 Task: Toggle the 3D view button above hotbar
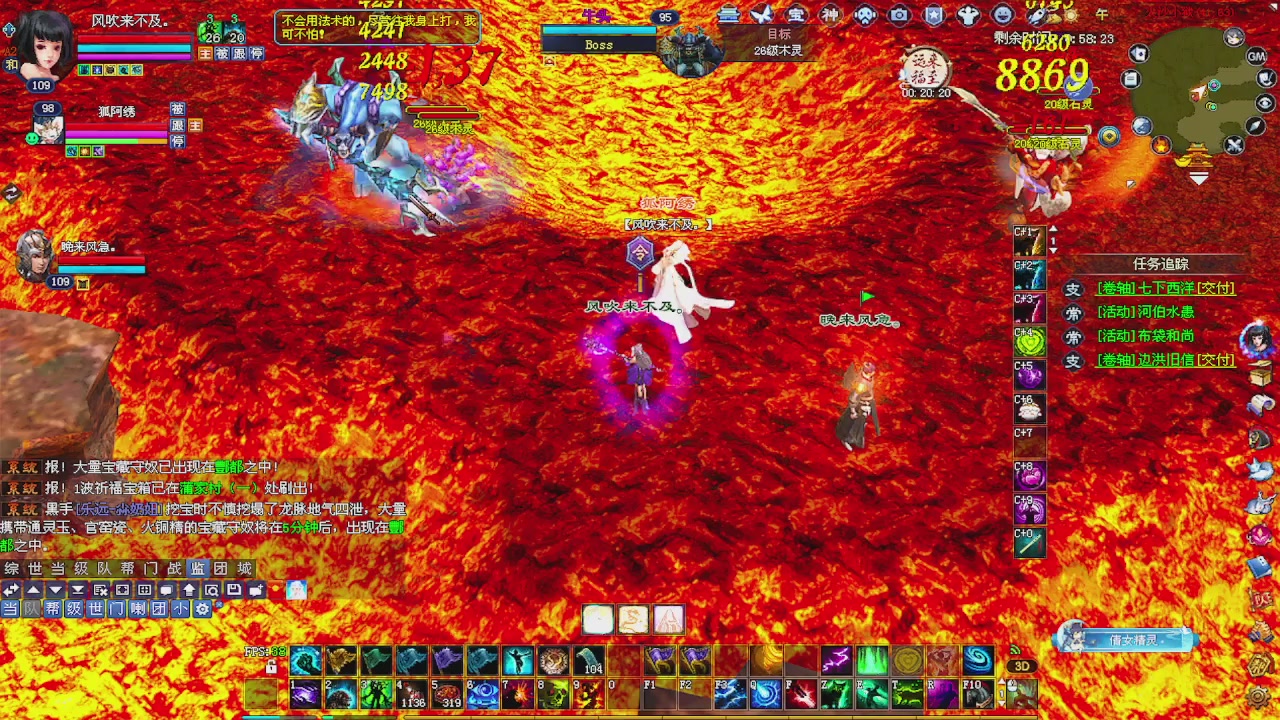1022,665
